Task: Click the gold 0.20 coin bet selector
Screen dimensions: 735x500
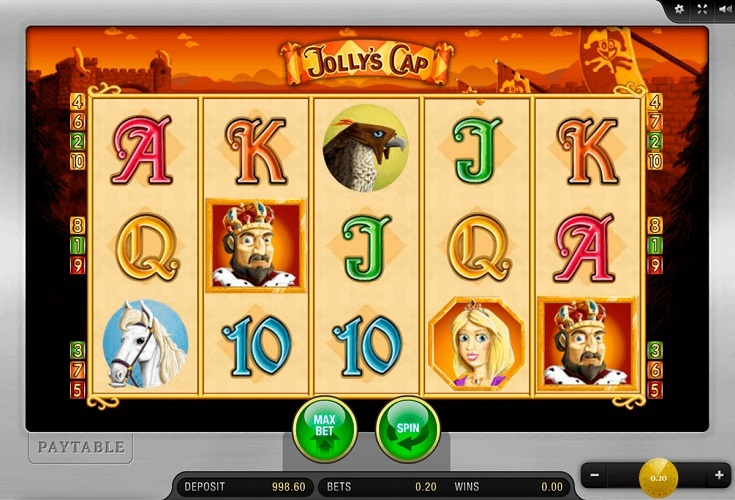Action: coord(658,475)
